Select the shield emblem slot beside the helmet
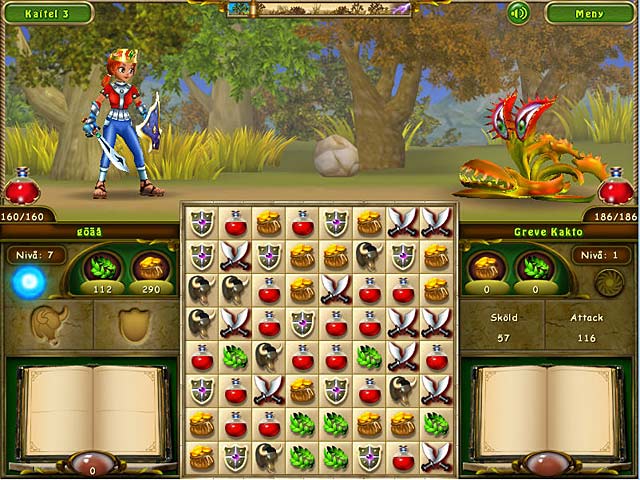Screen dimensions: 640x480 135,324
